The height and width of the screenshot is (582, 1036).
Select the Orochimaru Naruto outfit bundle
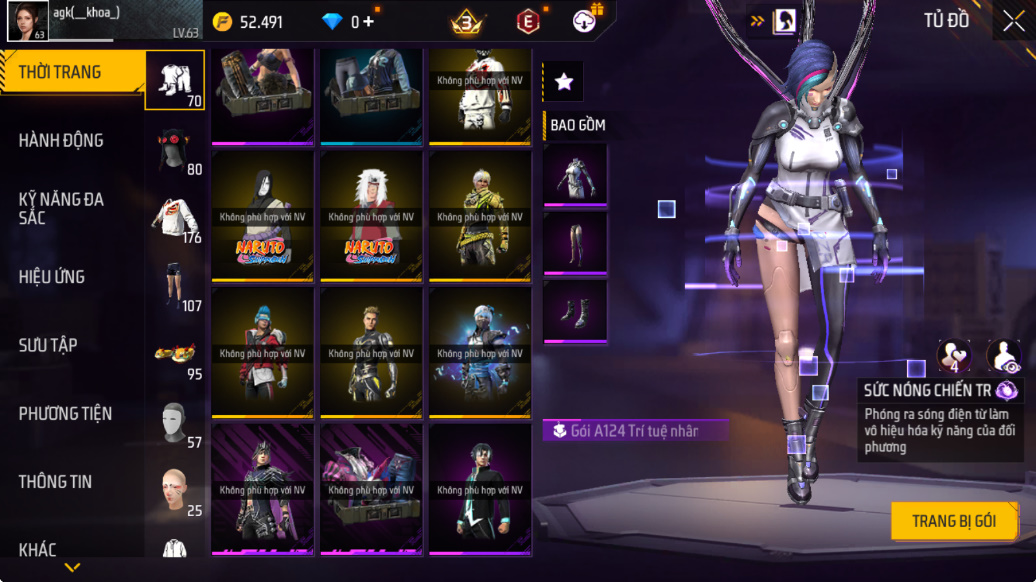263,216
